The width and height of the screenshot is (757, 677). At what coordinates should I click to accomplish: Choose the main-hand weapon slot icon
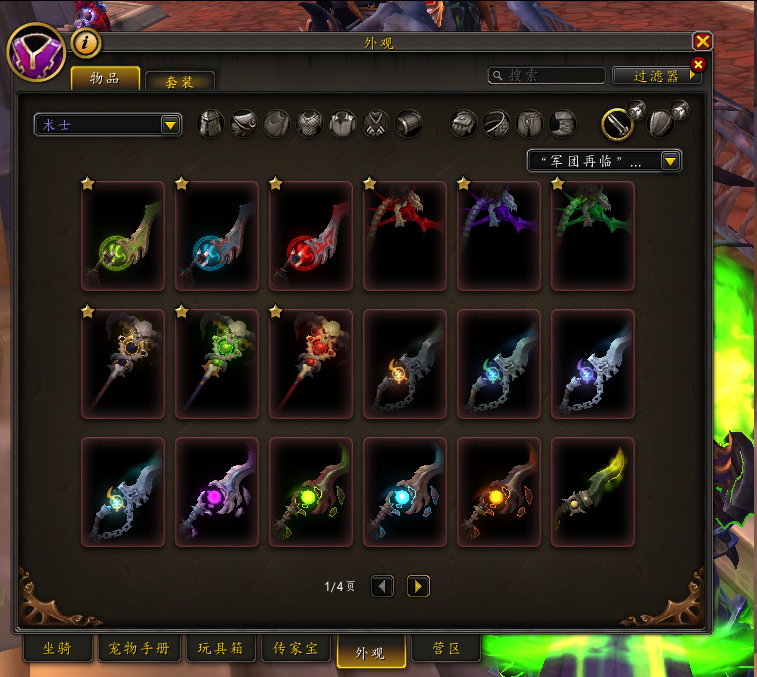pos(618,124)
